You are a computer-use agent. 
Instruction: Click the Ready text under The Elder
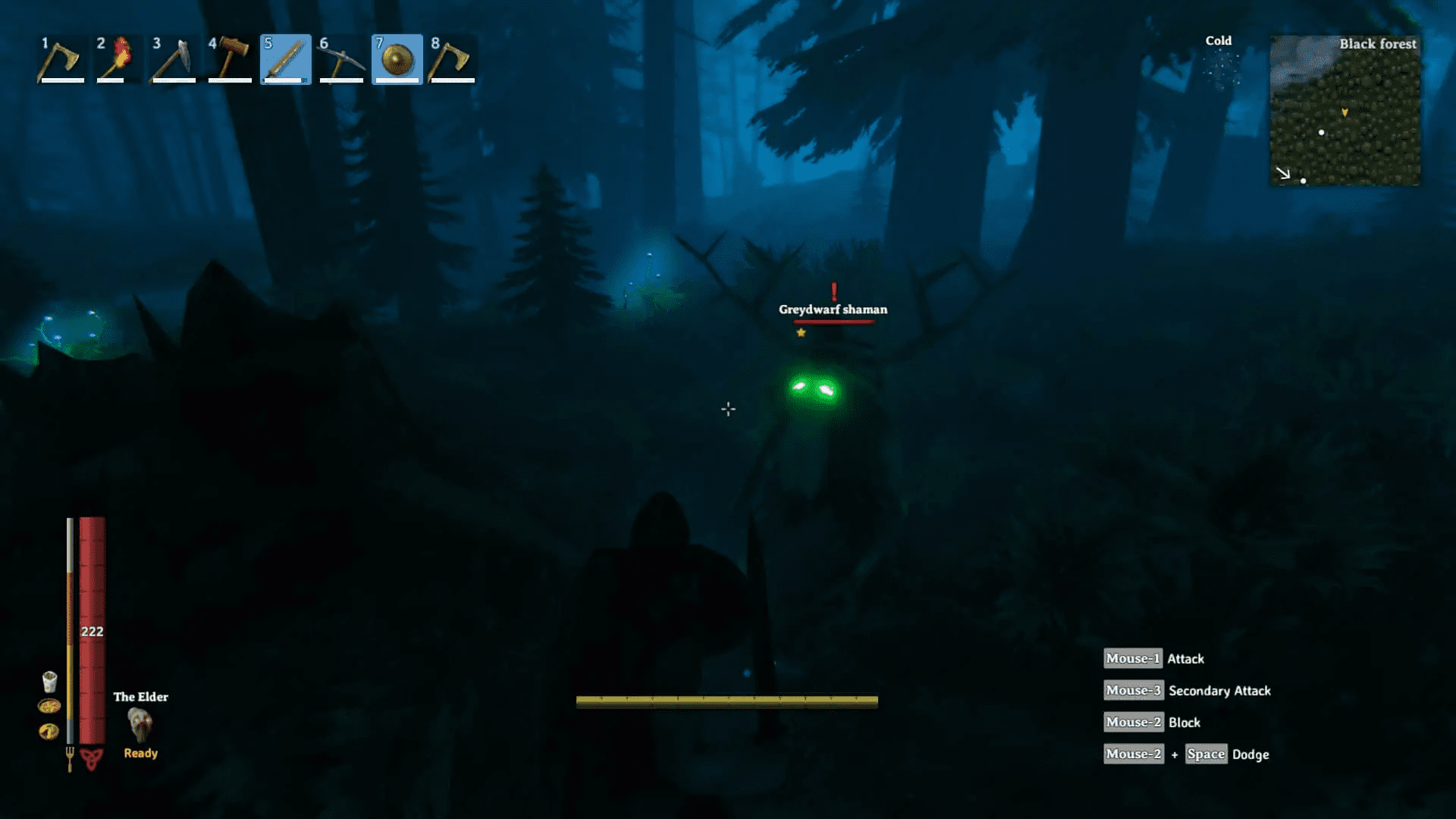click(140, 752)
